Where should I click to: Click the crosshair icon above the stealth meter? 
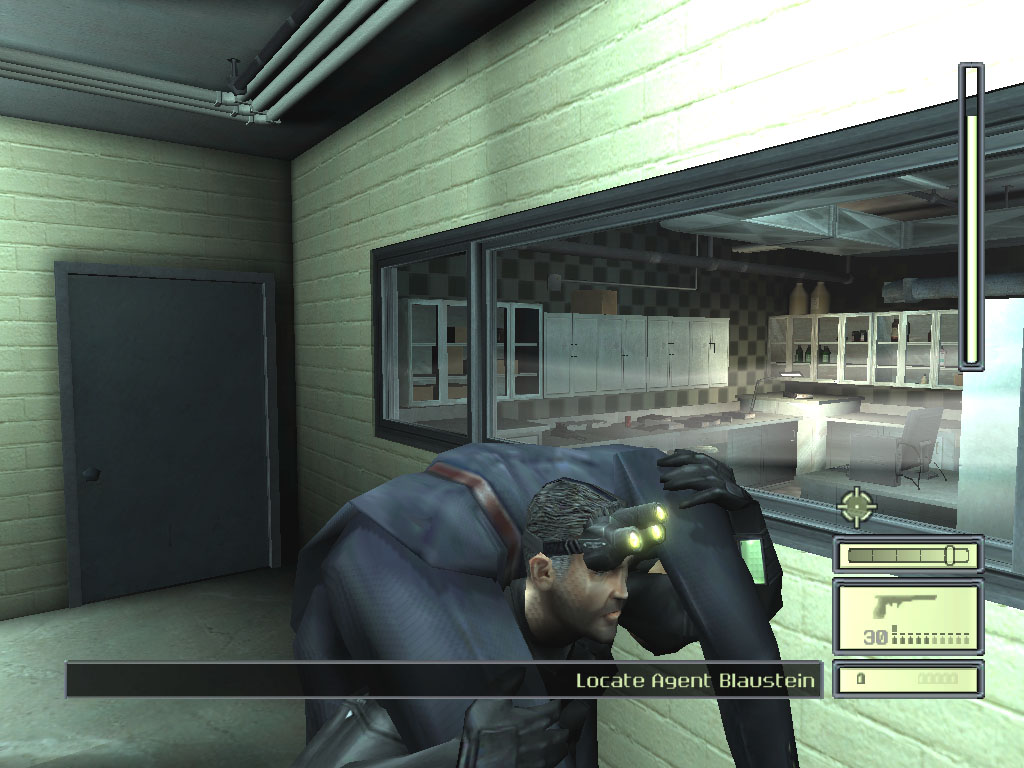click(857, 506)
